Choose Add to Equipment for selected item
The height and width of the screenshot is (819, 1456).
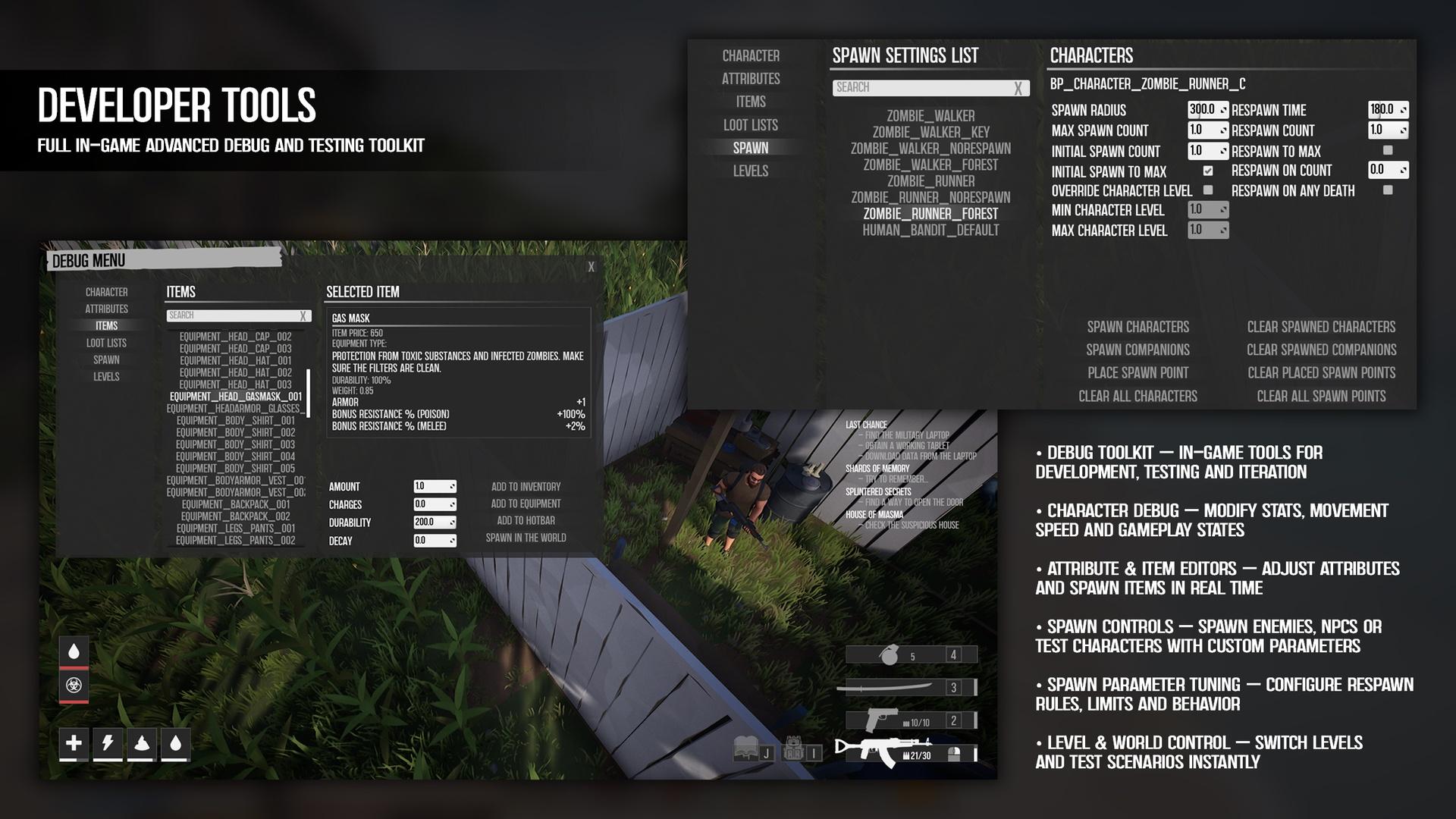point(526,504)
